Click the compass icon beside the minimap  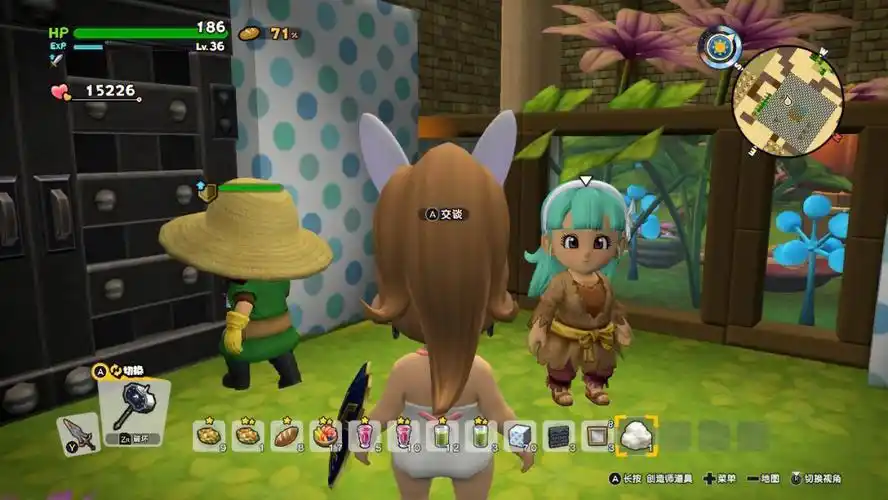click(716, 45)
